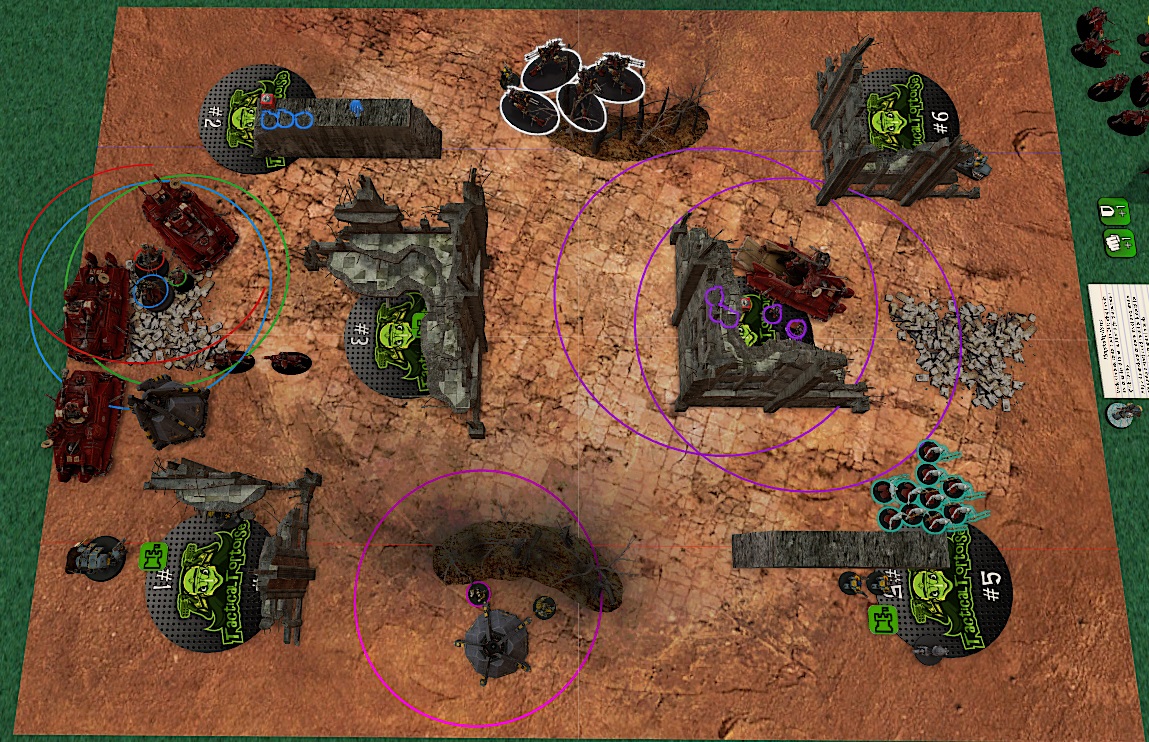Open the white lined notecard
The height and width of the screenshot is (742, 1149).
[1119, 340]
